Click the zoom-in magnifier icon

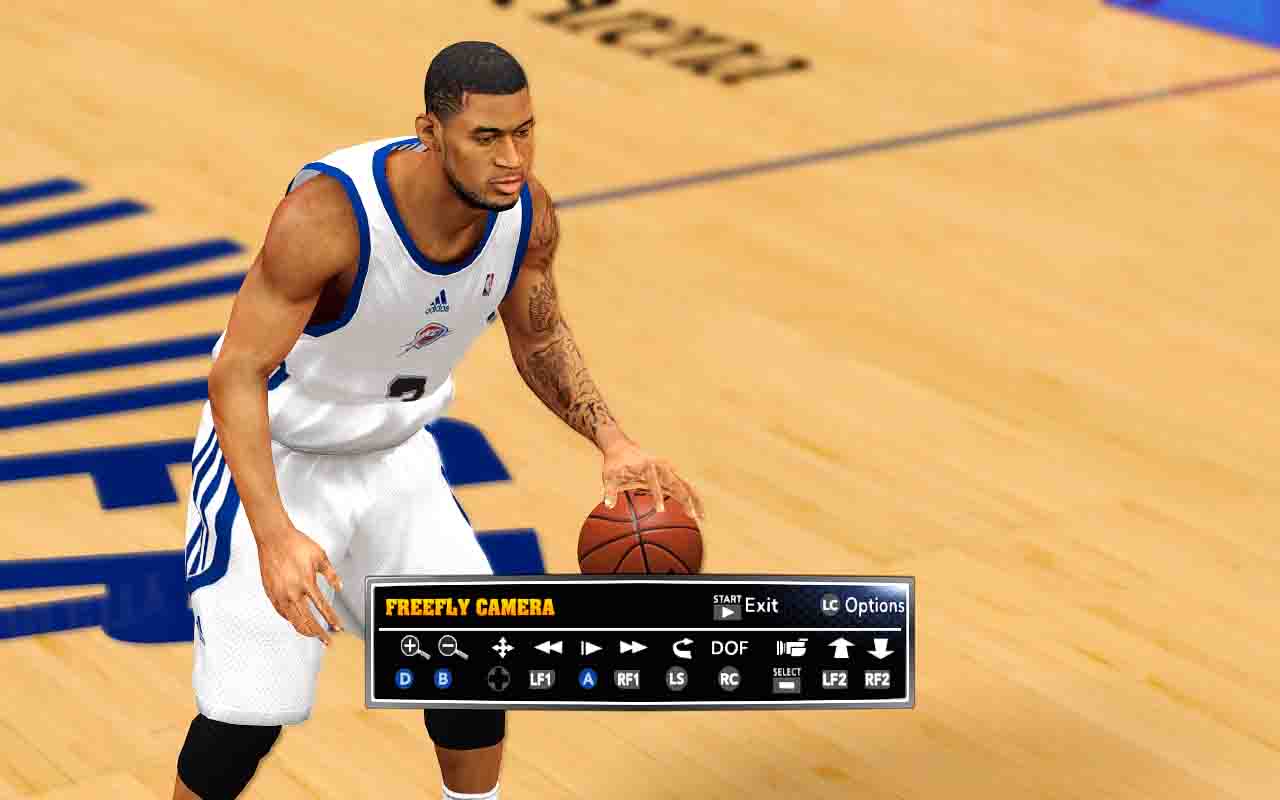(414, 647)
